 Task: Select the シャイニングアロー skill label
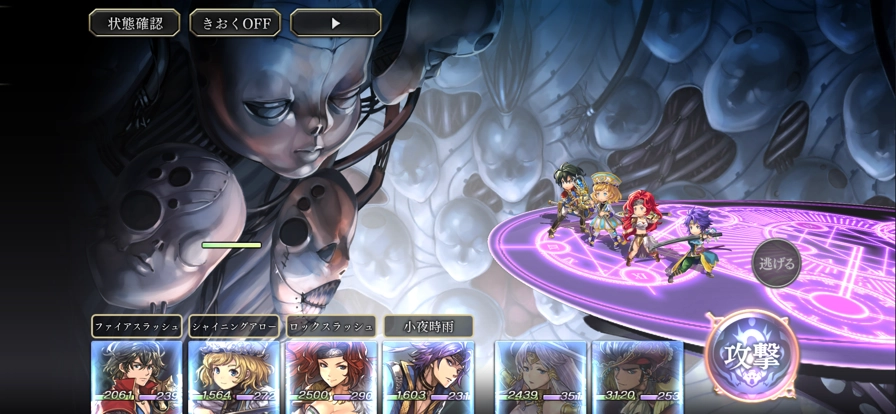tap(234, 326)
